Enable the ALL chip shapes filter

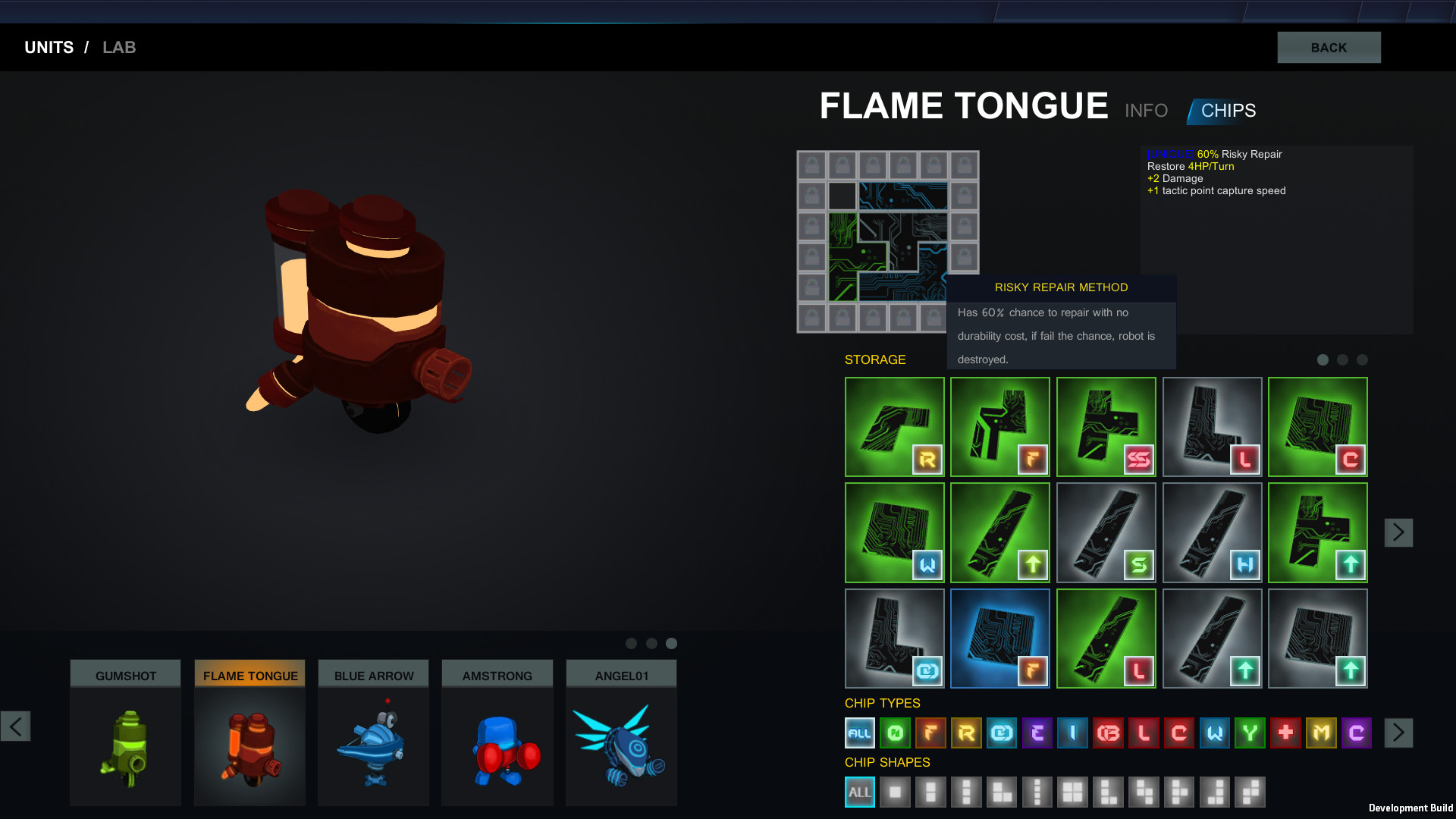(x=859, y=792)
